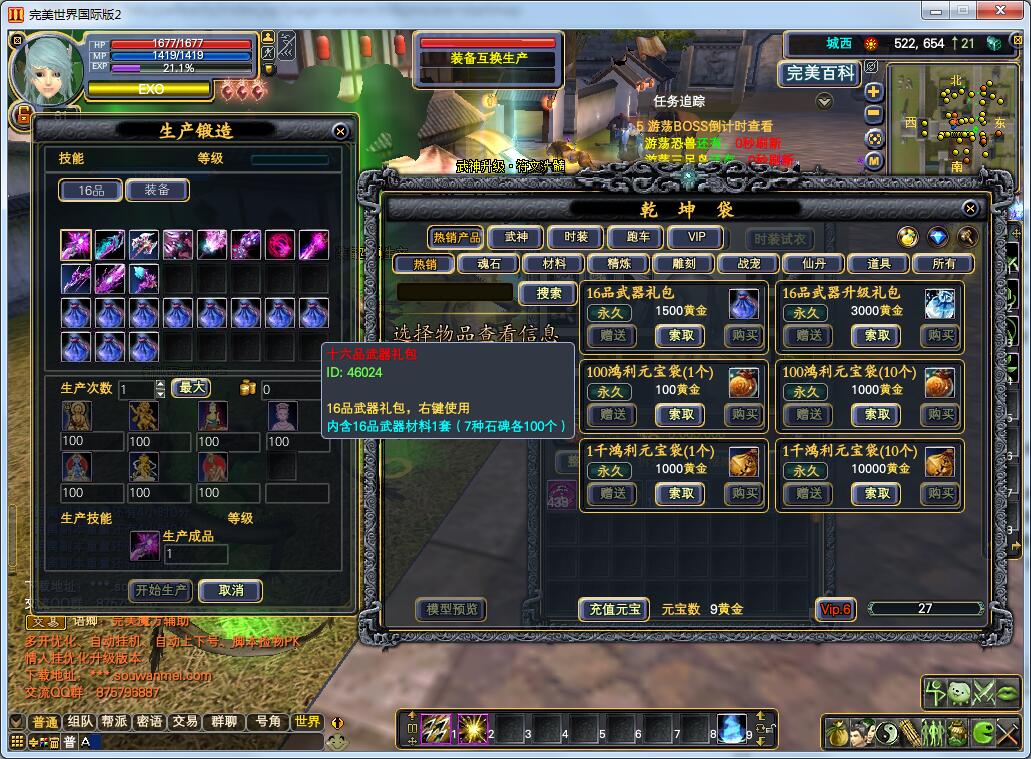1031x759 pixels.
Task: Select the 战宠 pet sub-tab
Action: pos(748,264)
